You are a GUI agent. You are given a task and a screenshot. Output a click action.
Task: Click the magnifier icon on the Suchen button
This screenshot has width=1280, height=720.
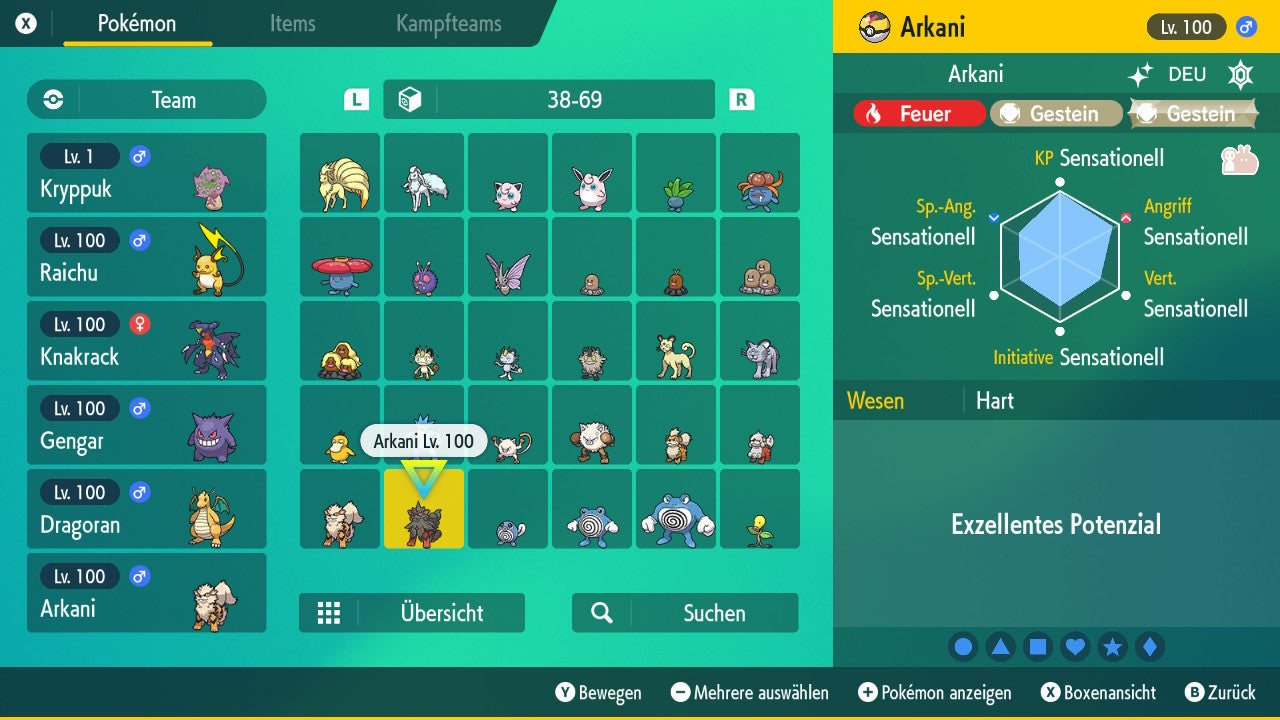(600, 612)
